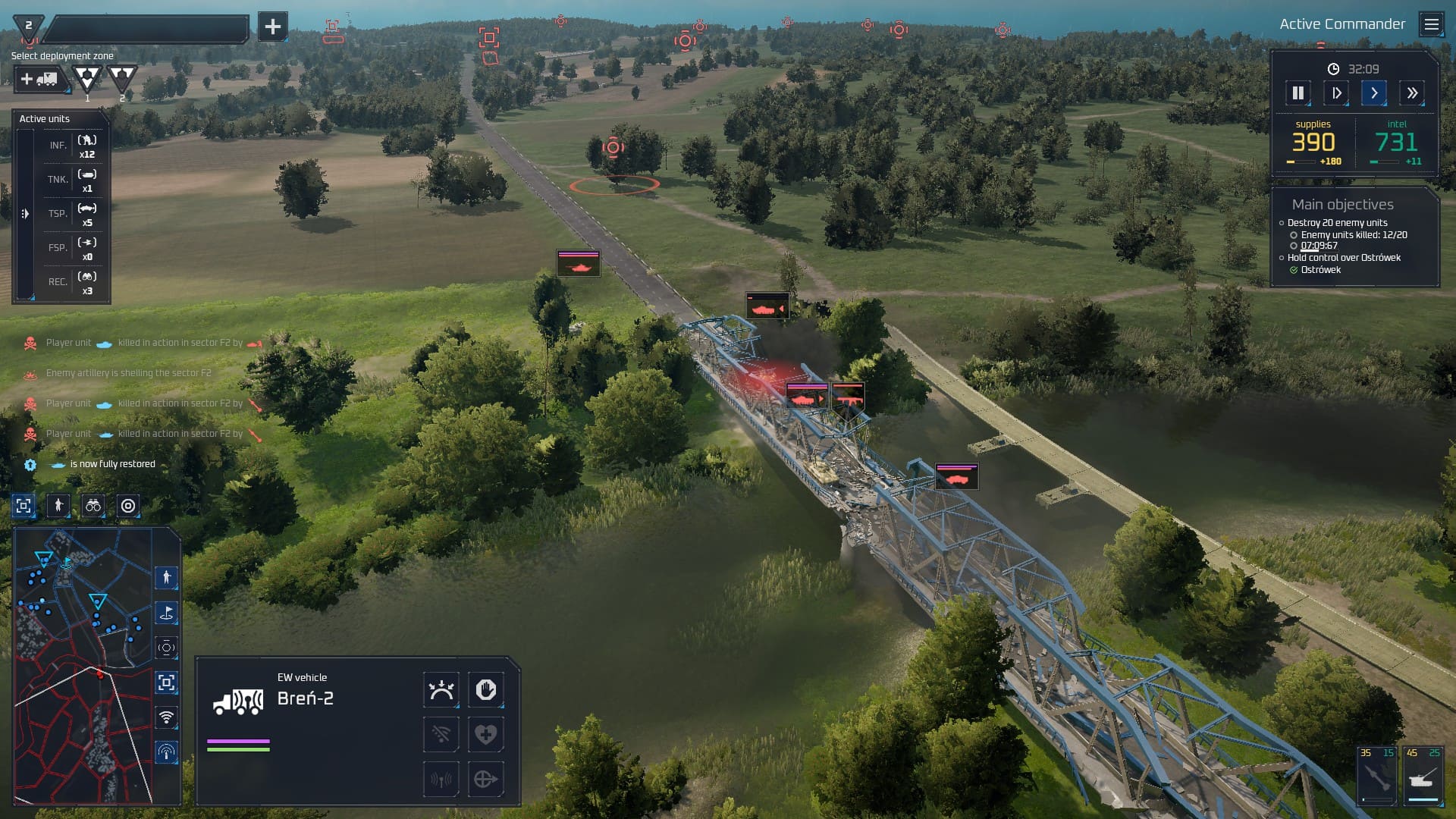The height and width of the screenshot is (819, 1456).
Task: Select normal game speed arrow
Action: pos(1373,93)
